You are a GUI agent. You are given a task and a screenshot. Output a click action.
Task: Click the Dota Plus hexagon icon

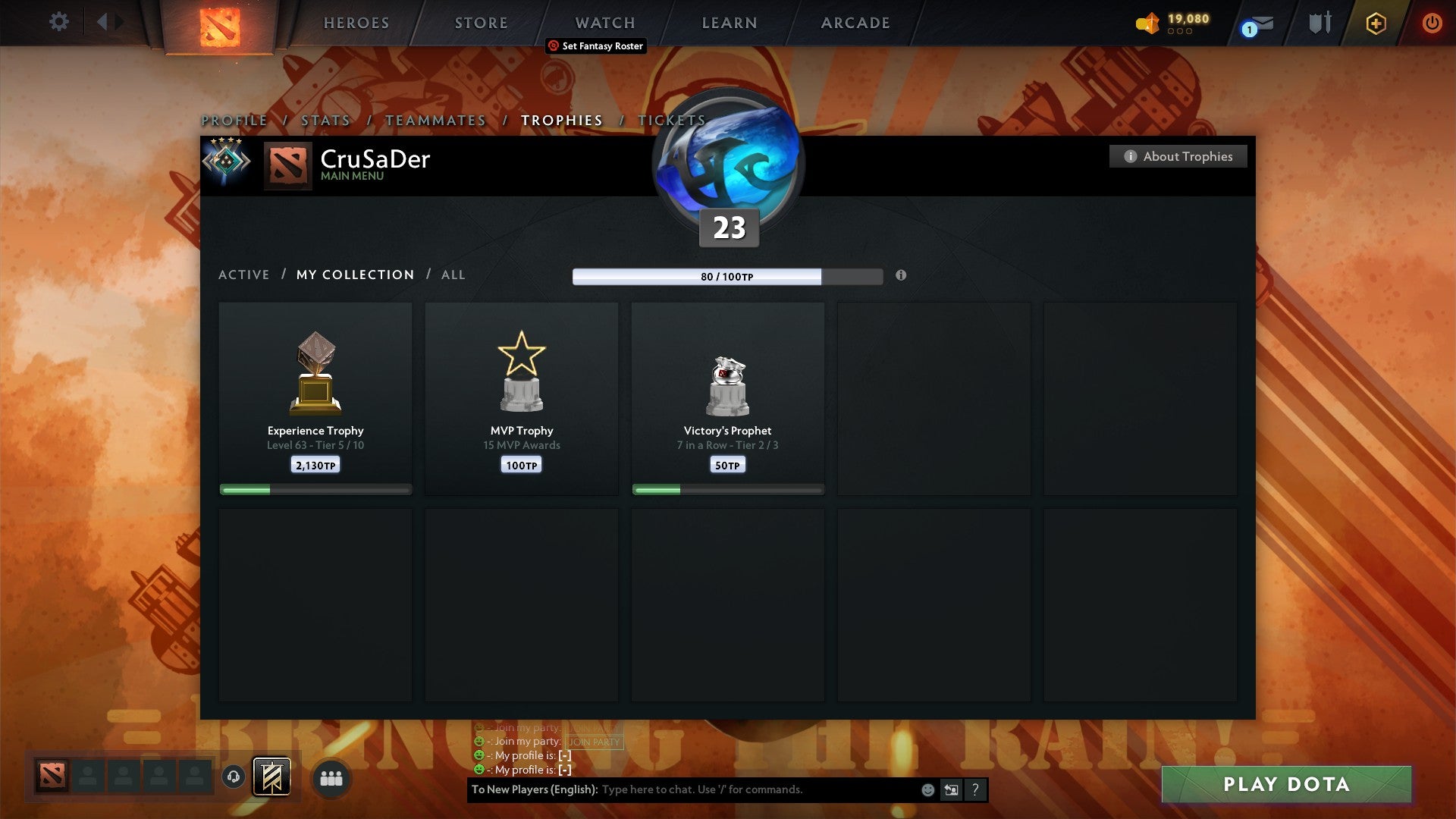[x=1375, y=24]
